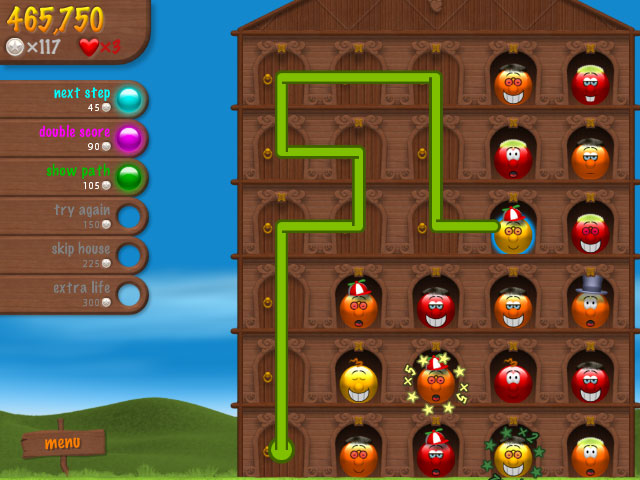Buy the extra life bonus
The width and height of the screenshot is (640, 480).
128,294
